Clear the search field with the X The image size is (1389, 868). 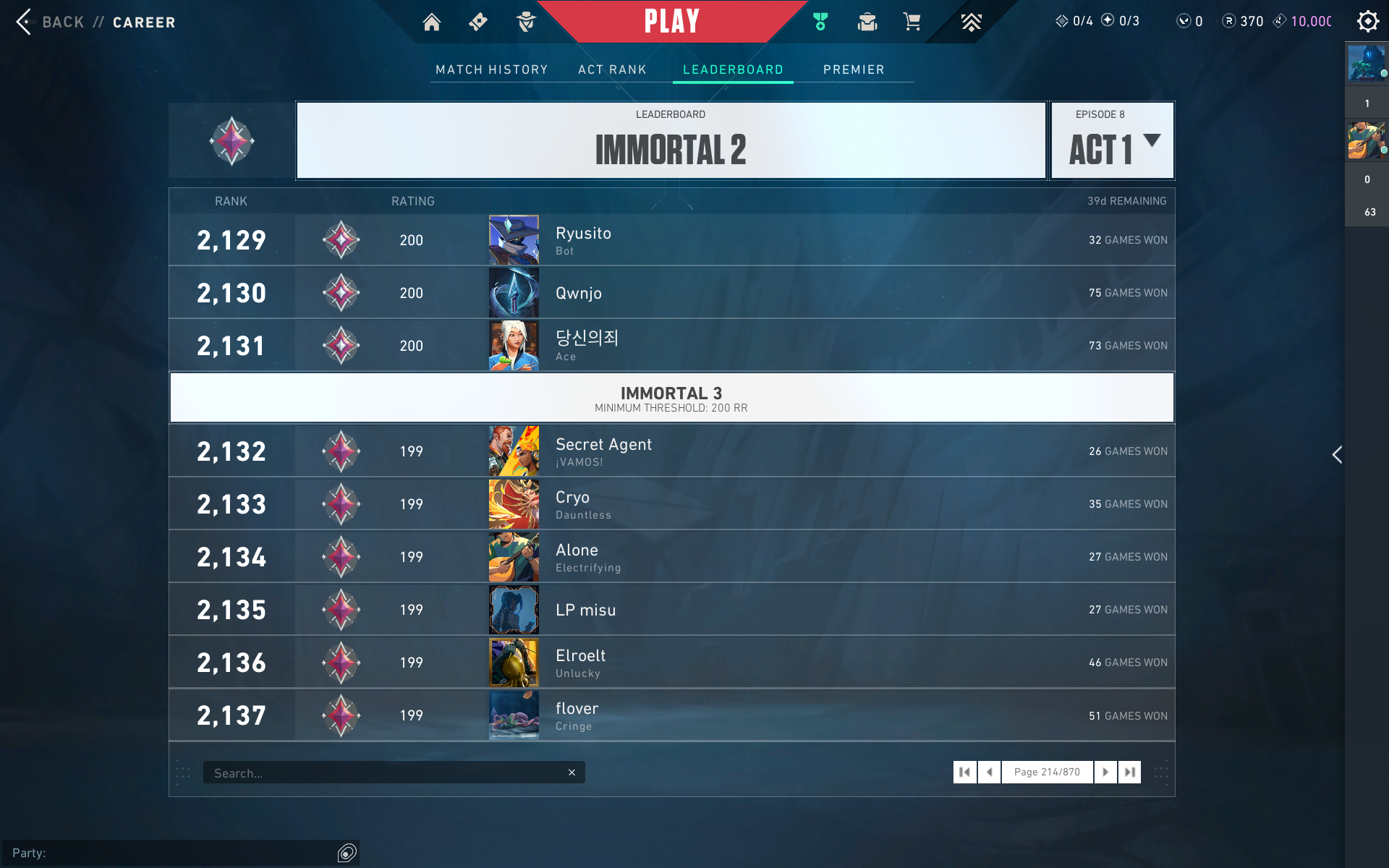(572, 772)
